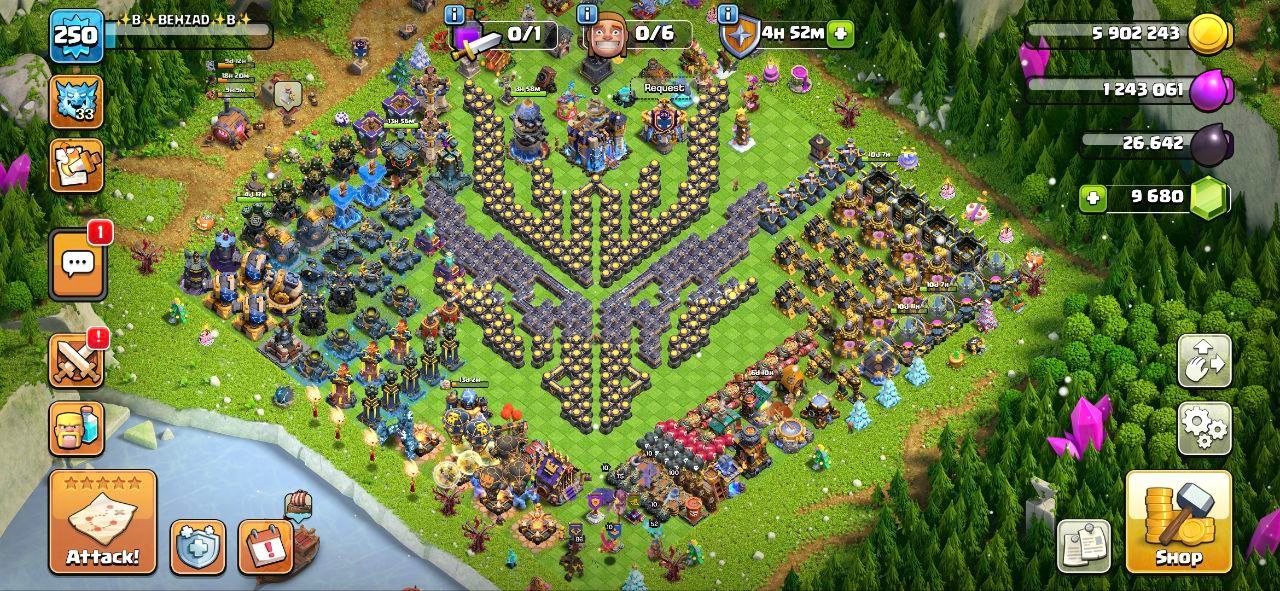This screenshot has height=591, width=1280.
Task: Open the player profile level 250 badge
Action: 76,36
